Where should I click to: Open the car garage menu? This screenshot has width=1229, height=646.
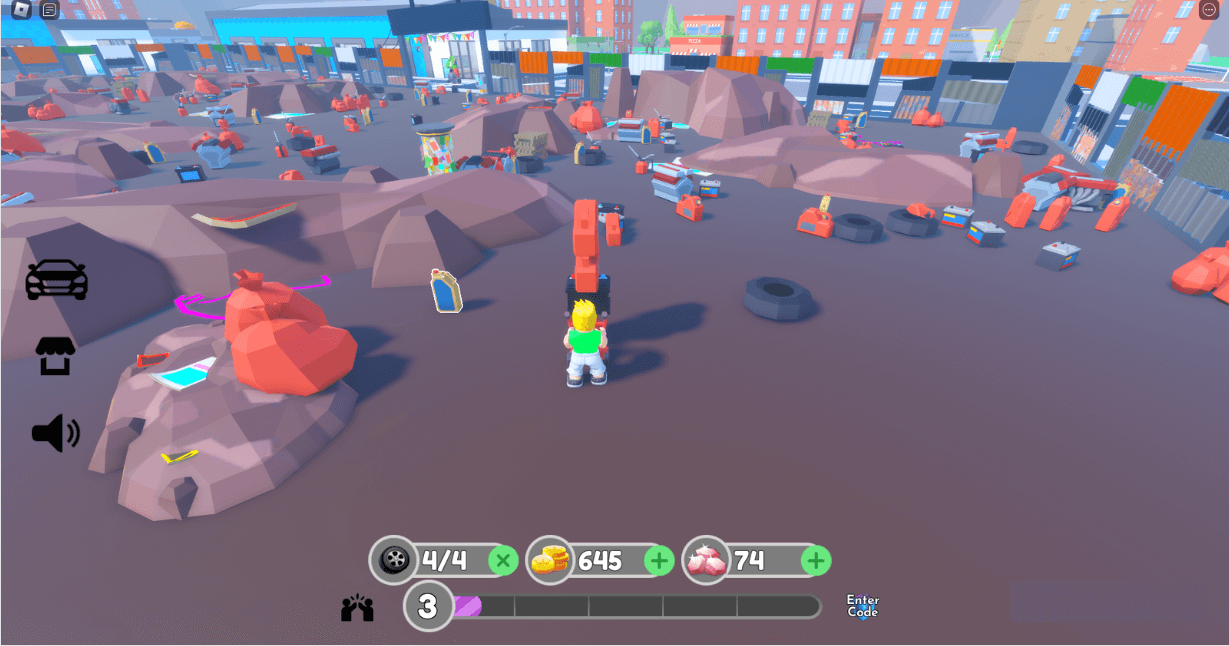56,280
